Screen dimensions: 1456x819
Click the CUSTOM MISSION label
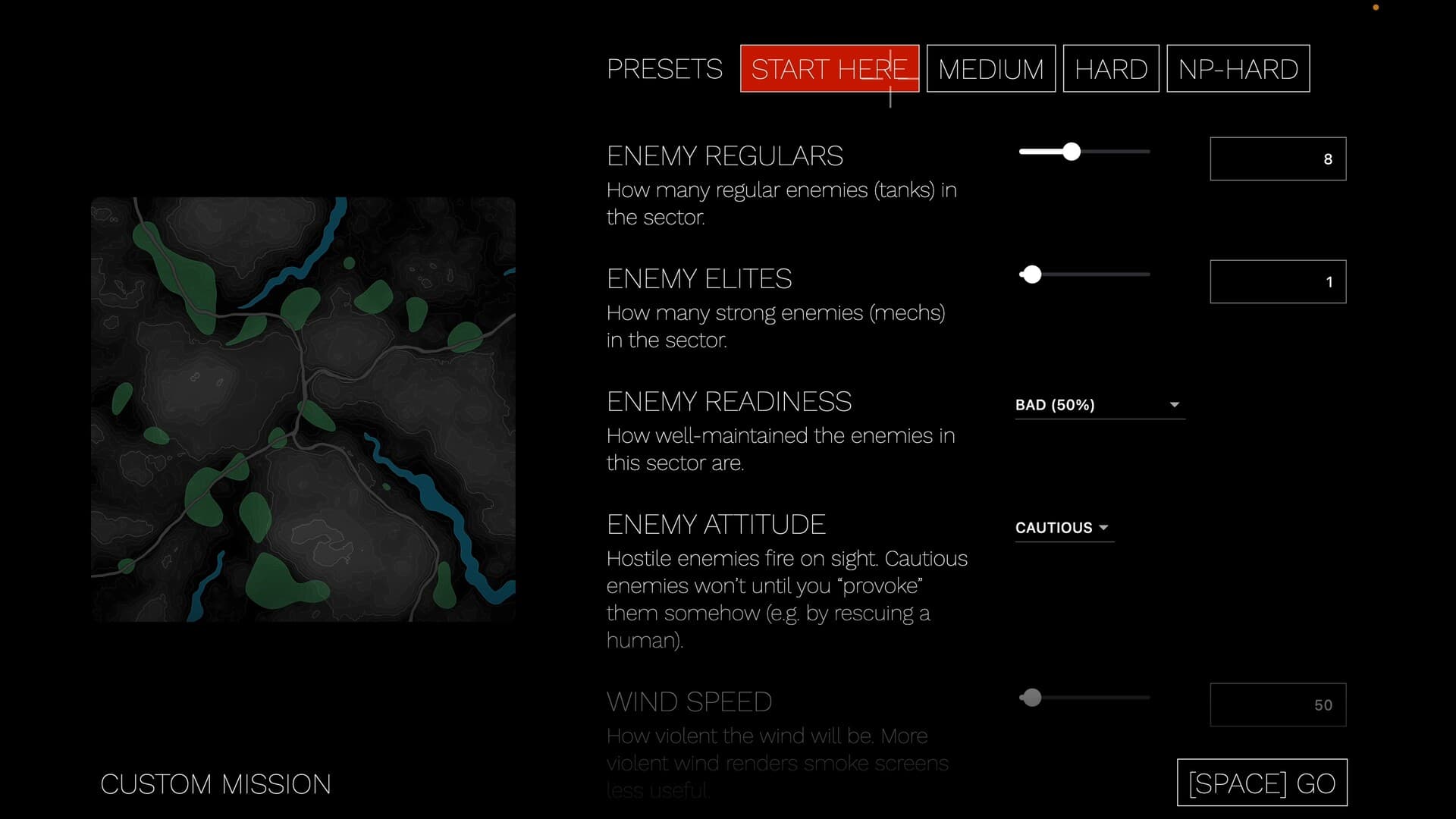click(x=217, y=784)
